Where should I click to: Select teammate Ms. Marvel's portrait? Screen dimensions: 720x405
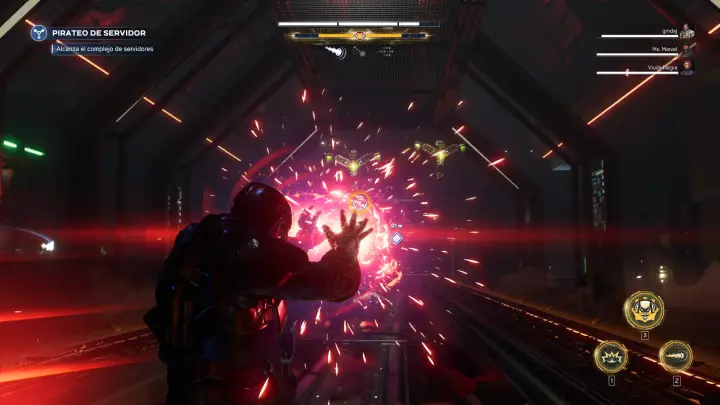[686, 49]
